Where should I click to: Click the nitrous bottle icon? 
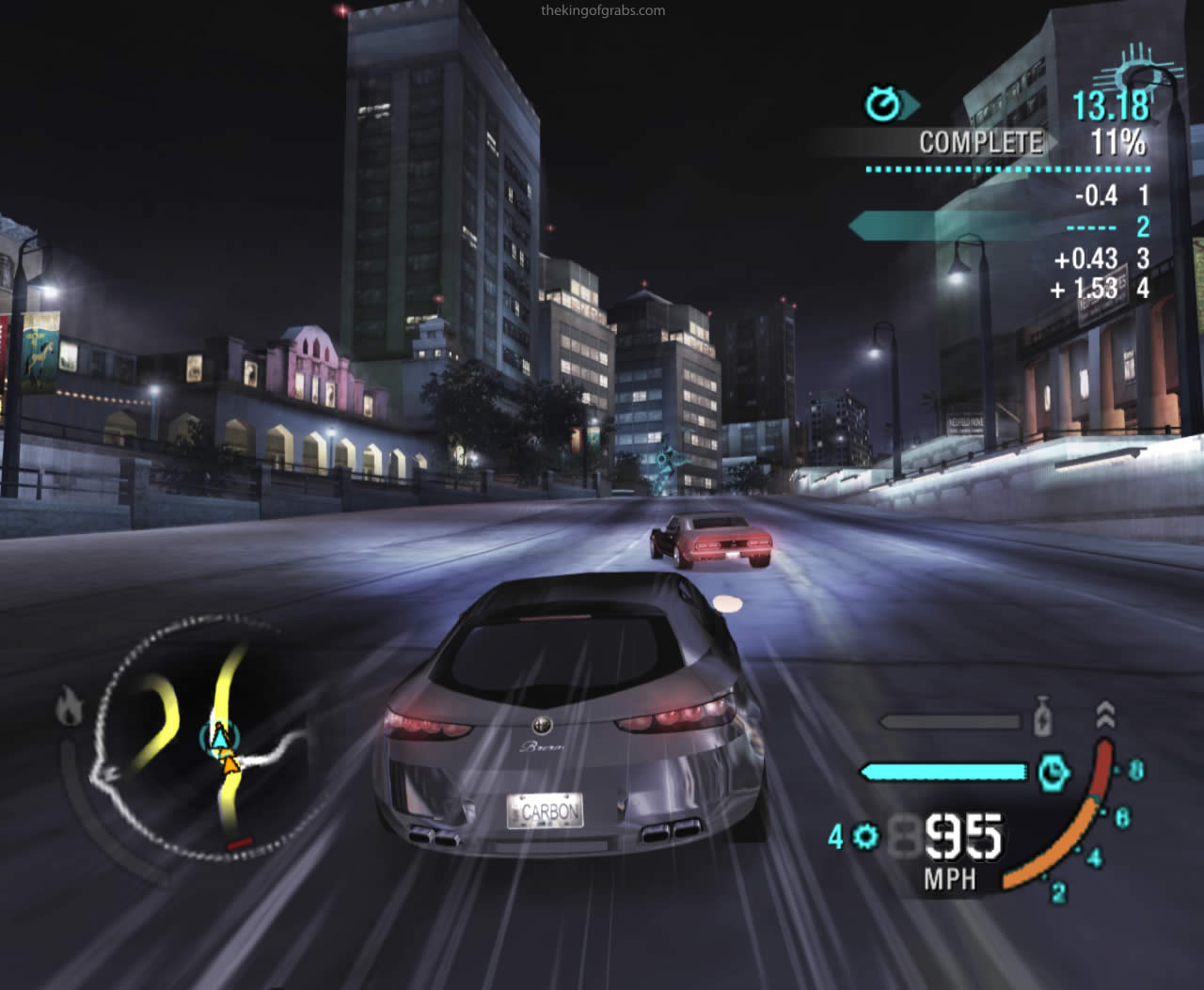point(1041,717)
